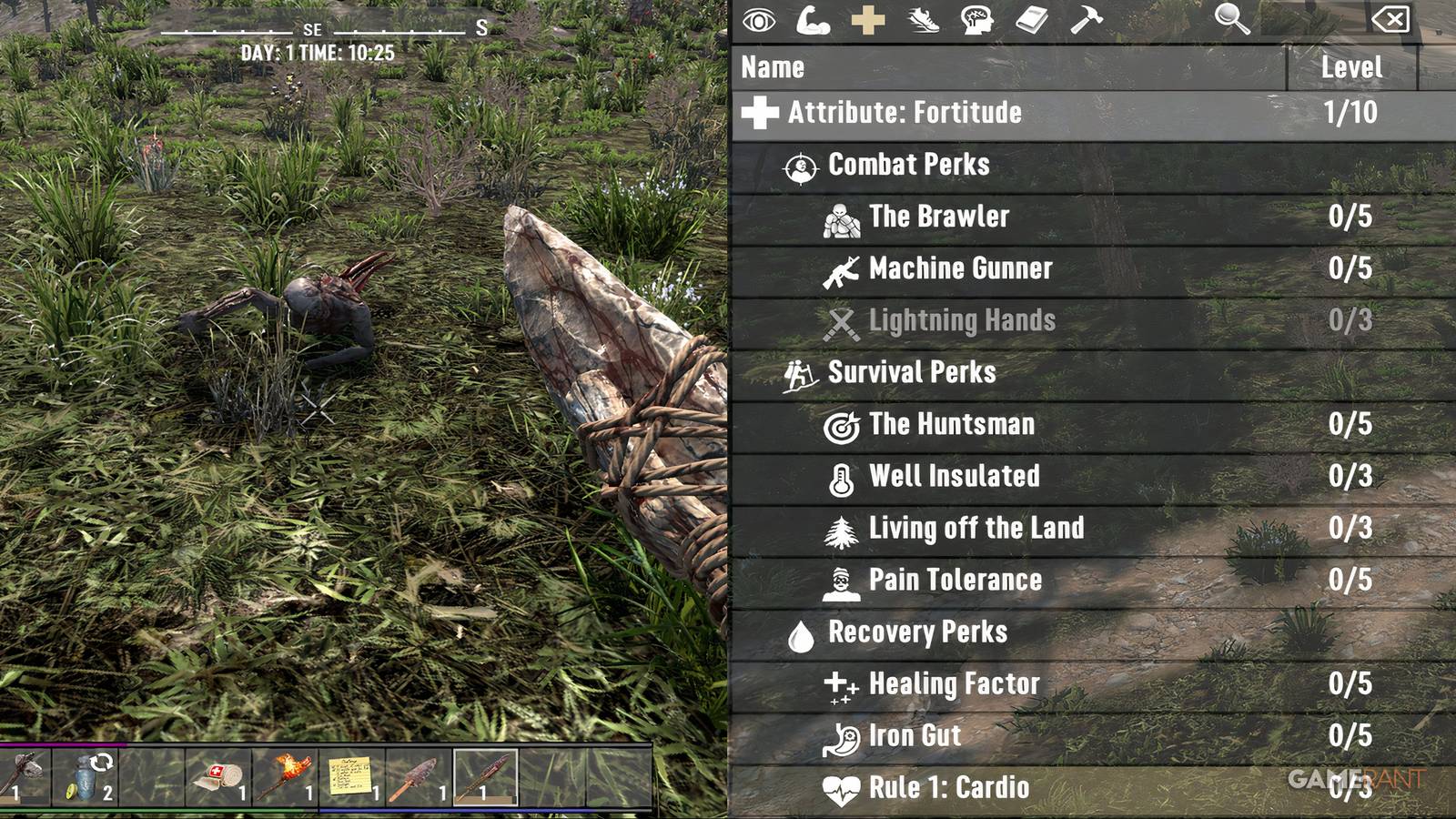Select The Brawler perk
The image size is (1456, 819).
click(x=937, y=217)
